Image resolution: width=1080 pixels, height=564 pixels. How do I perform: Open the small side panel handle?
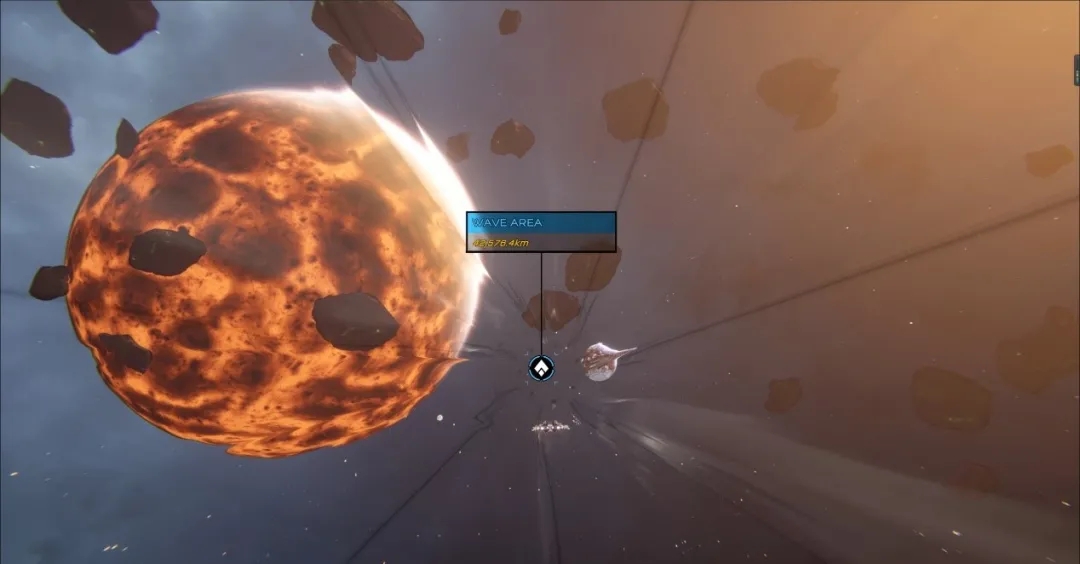pos(1076,70)
